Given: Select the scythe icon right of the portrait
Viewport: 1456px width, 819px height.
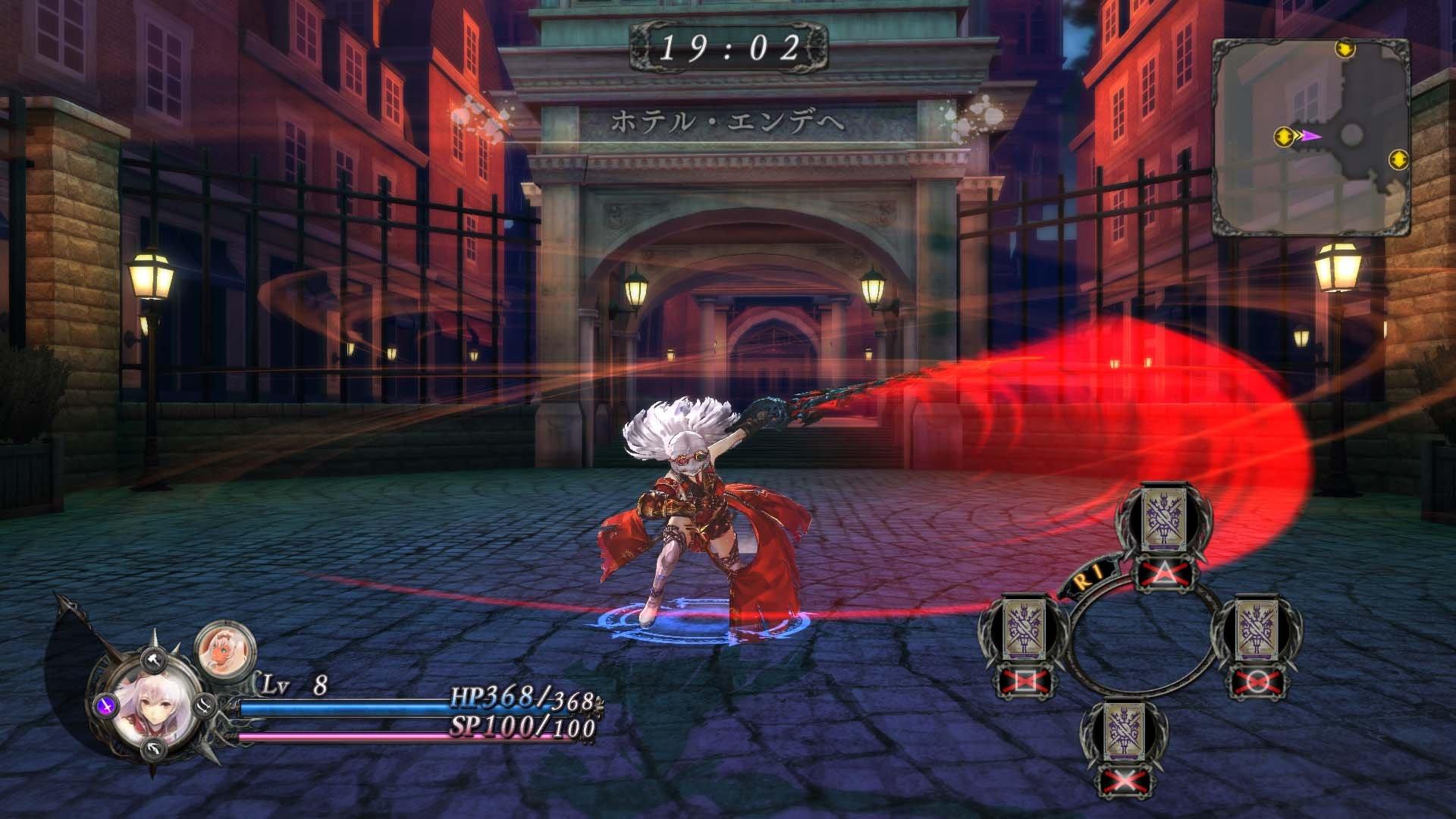Looking at the screenshot, I should (203, 706).
